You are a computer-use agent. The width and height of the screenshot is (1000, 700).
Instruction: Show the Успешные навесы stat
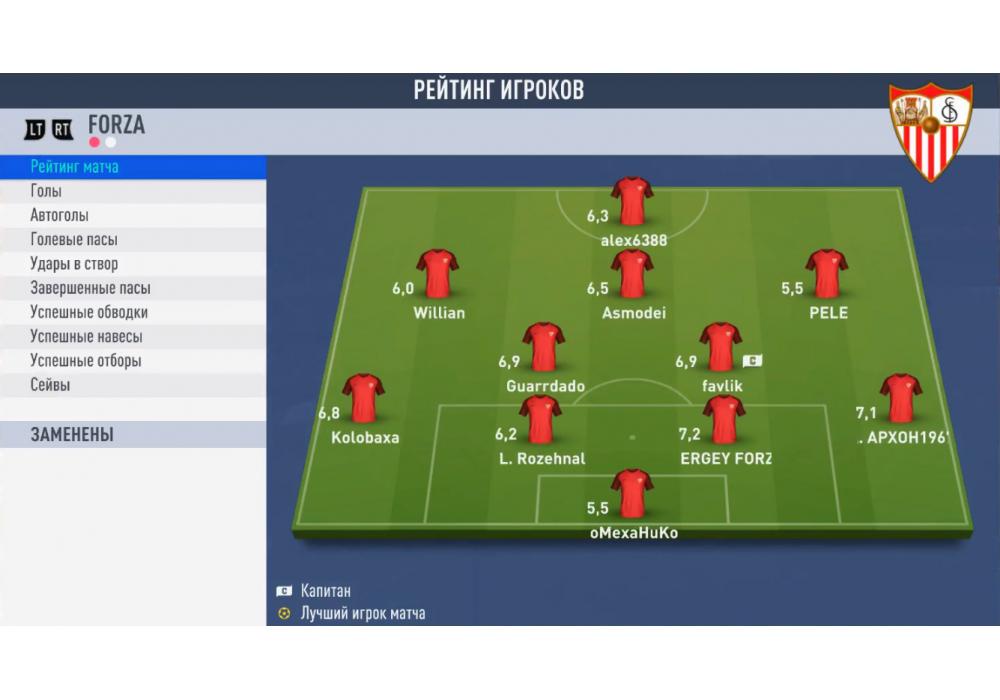[x=132, y=336]
